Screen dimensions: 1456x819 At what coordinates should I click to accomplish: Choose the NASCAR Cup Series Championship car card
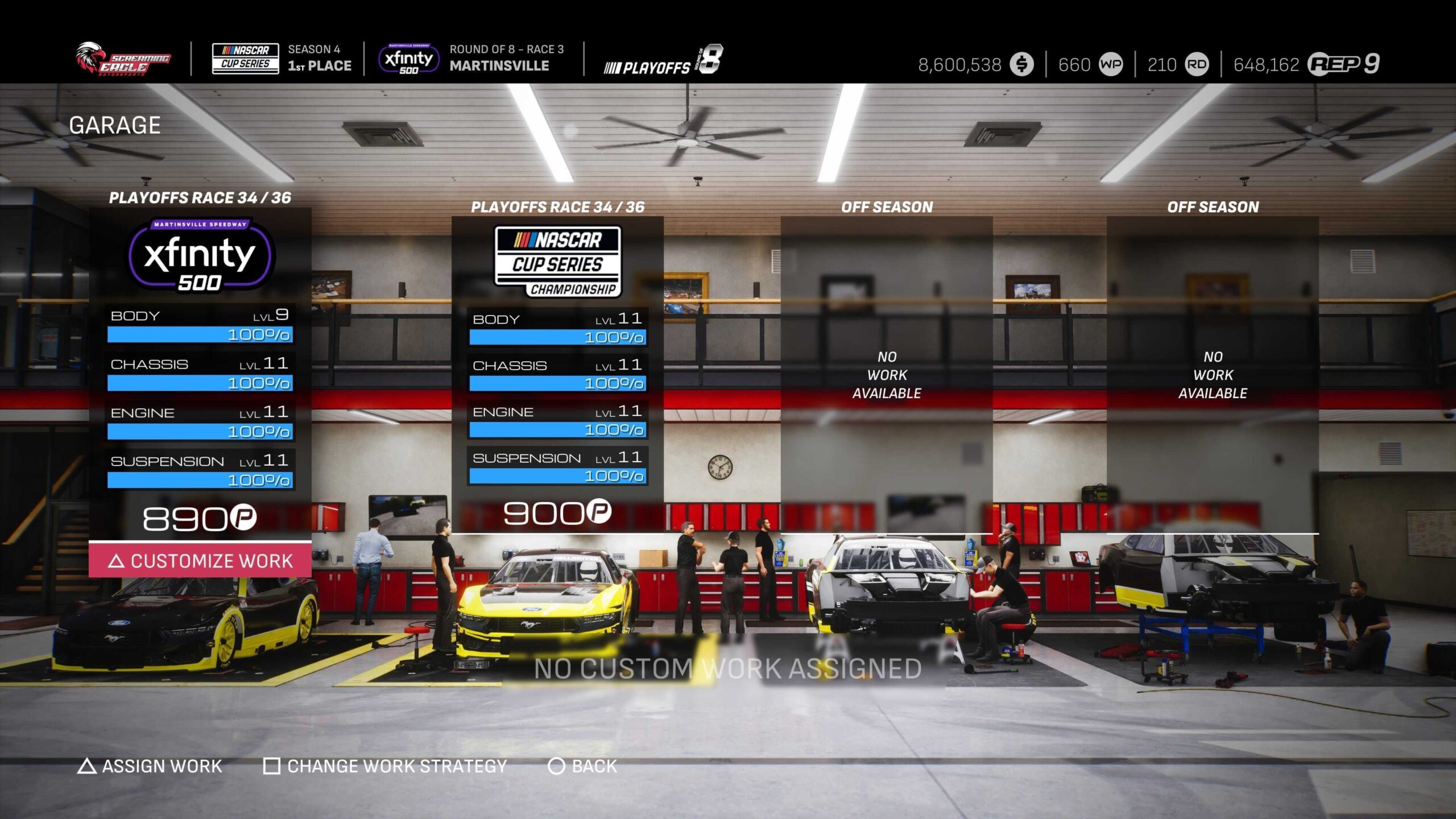[557, 370]
